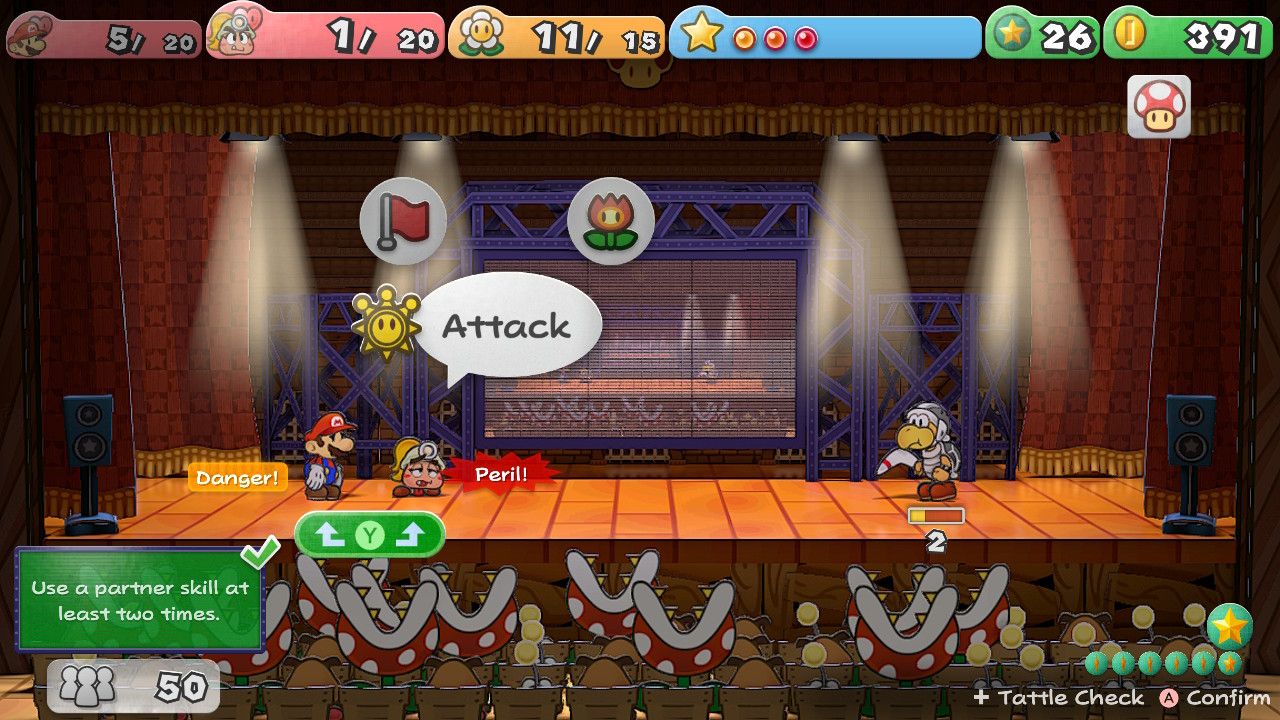The width and height of the screenshot is (1280, 720).
Task: Select the Attack command bubble
Action: pyautogui.click(x=507, y=326)
